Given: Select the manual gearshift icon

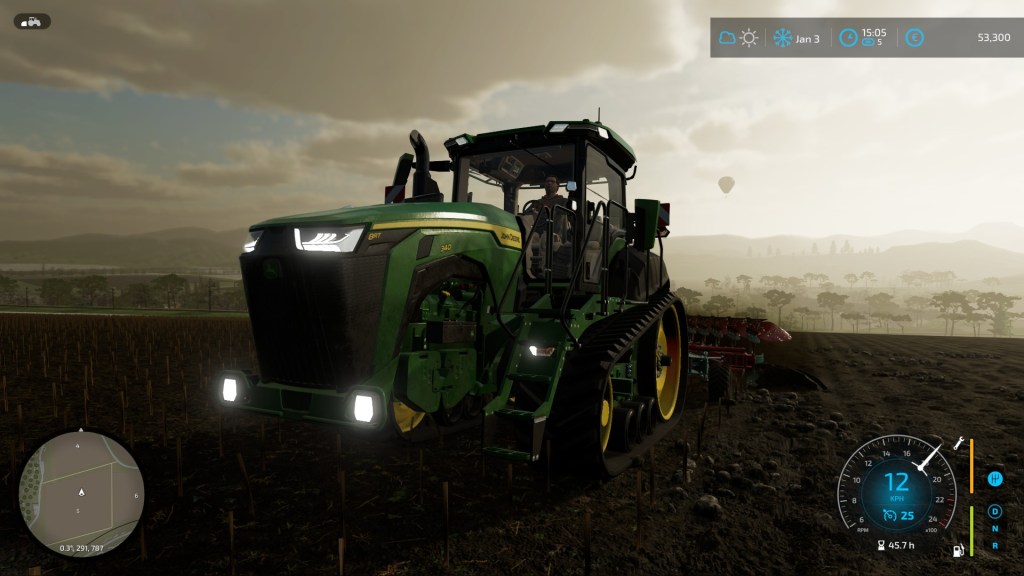Looking at the screenshot, I should click(x=995, y=479).
